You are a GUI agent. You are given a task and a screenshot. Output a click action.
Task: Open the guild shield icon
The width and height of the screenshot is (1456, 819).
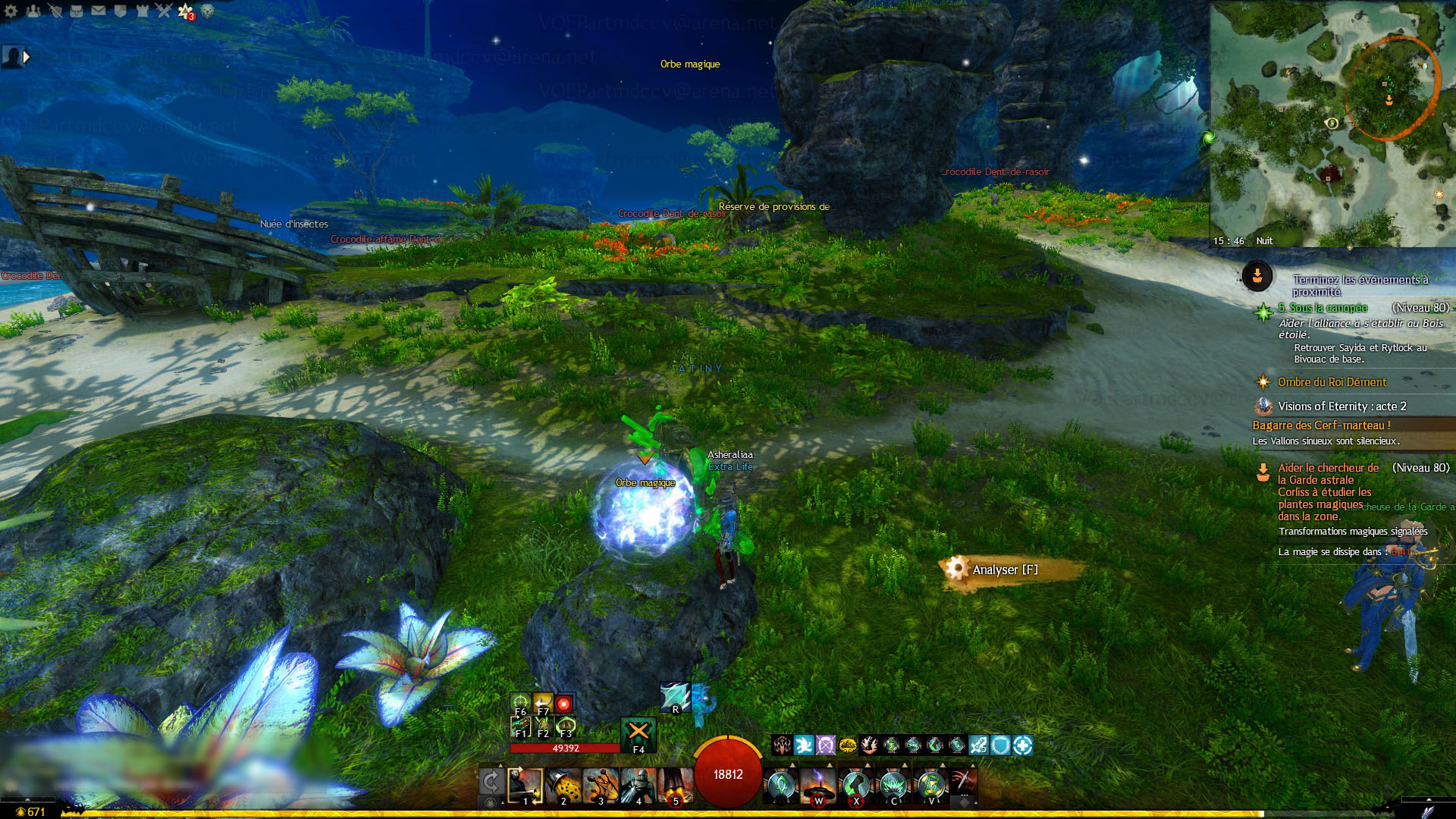[121, 11]
